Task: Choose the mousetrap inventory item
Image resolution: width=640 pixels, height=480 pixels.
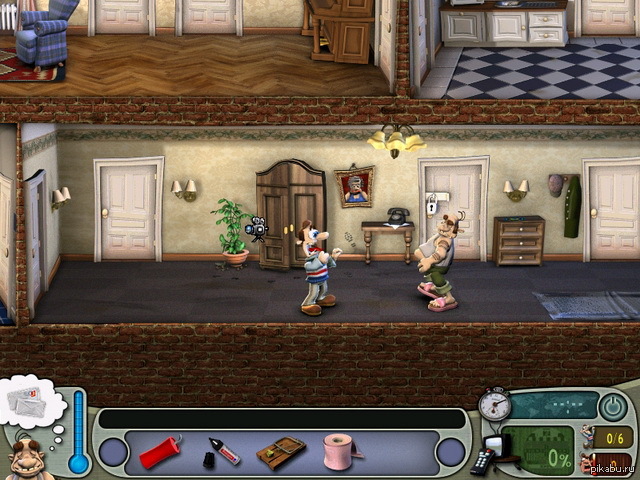Action: click(x=280, y=453)
